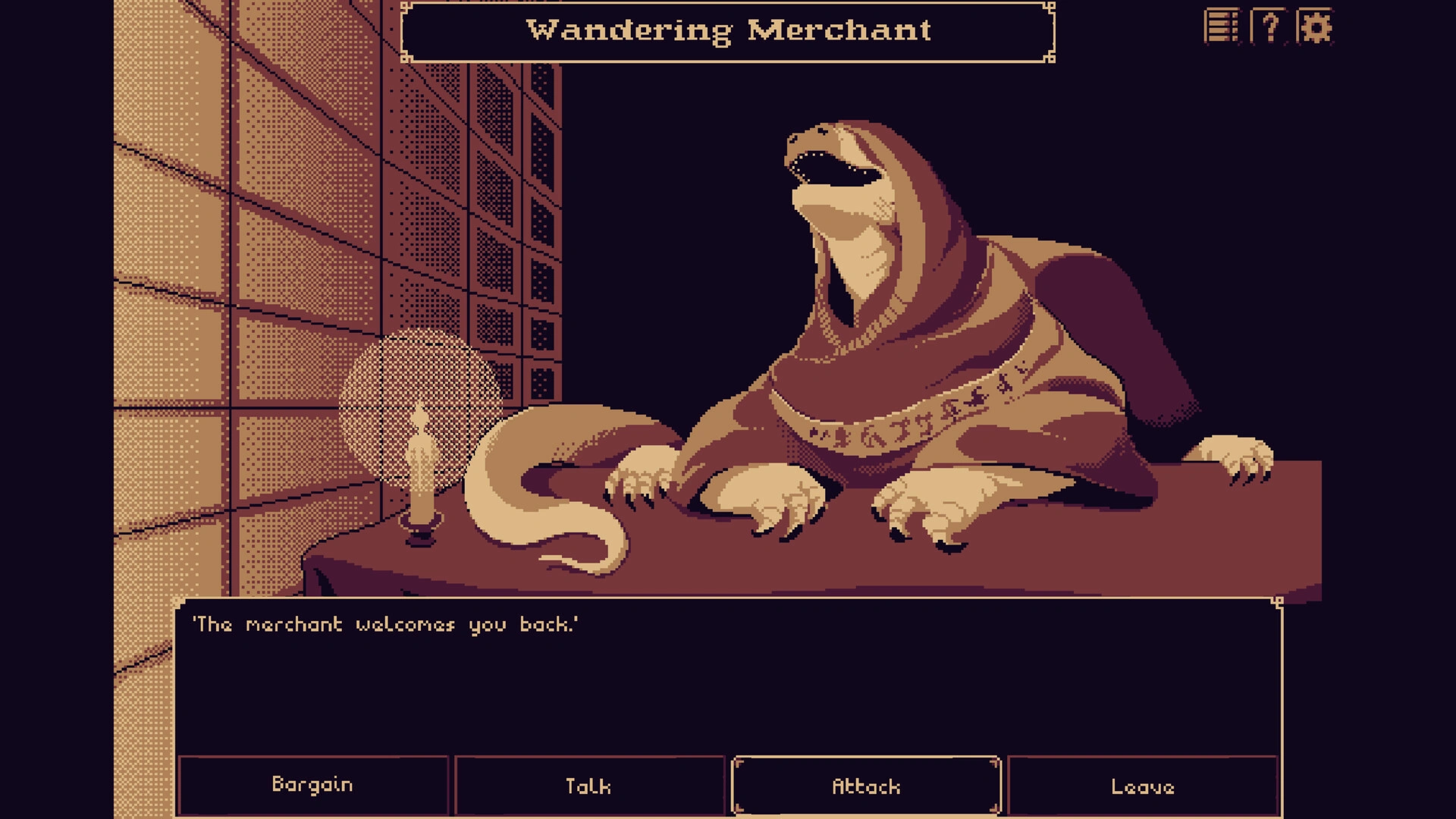Viewport: 1456px width, 819px height.
Task: Choose the Bargain option
Action: click(312, 786)
